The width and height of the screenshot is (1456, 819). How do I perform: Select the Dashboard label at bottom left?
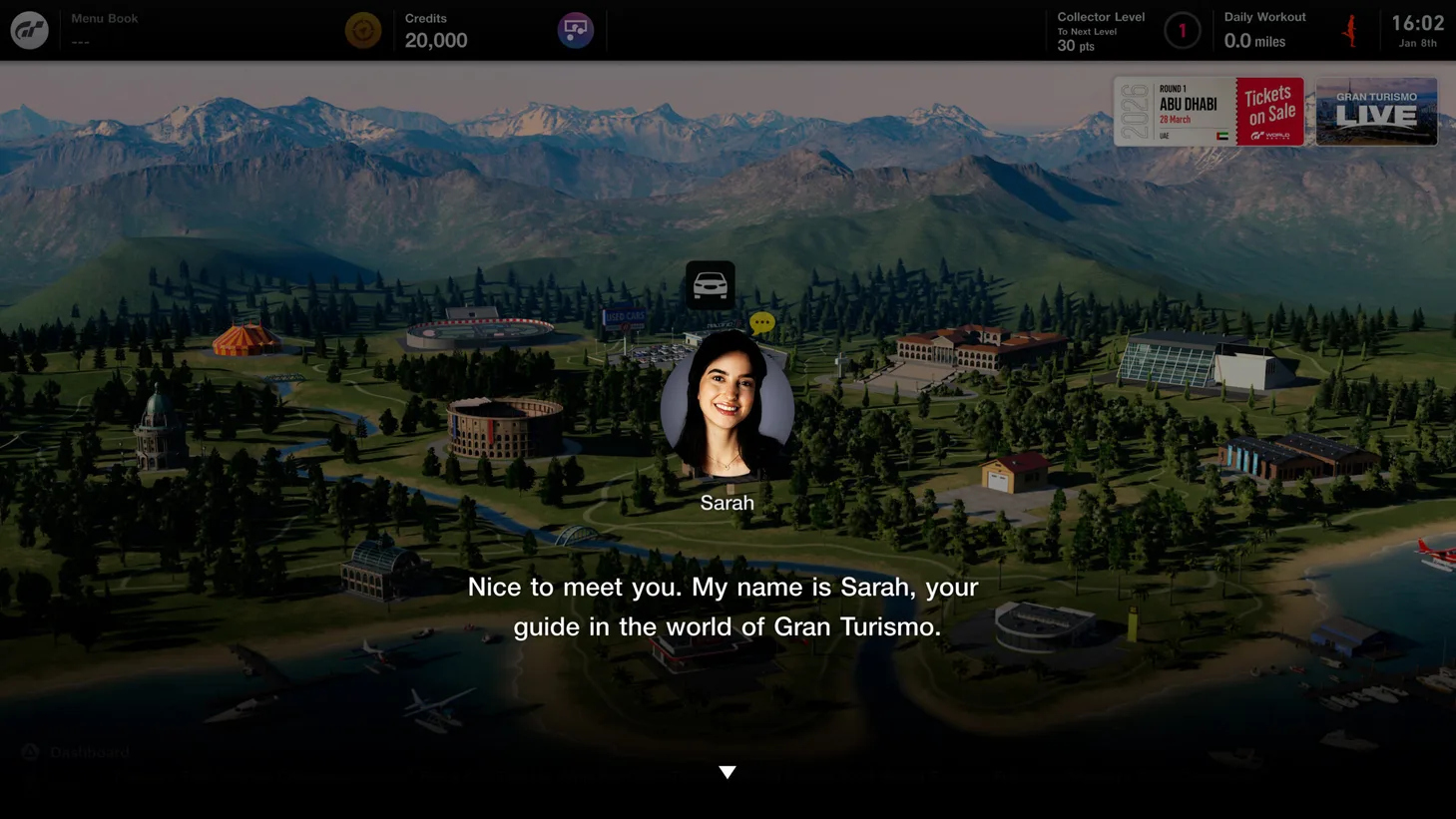90,752
